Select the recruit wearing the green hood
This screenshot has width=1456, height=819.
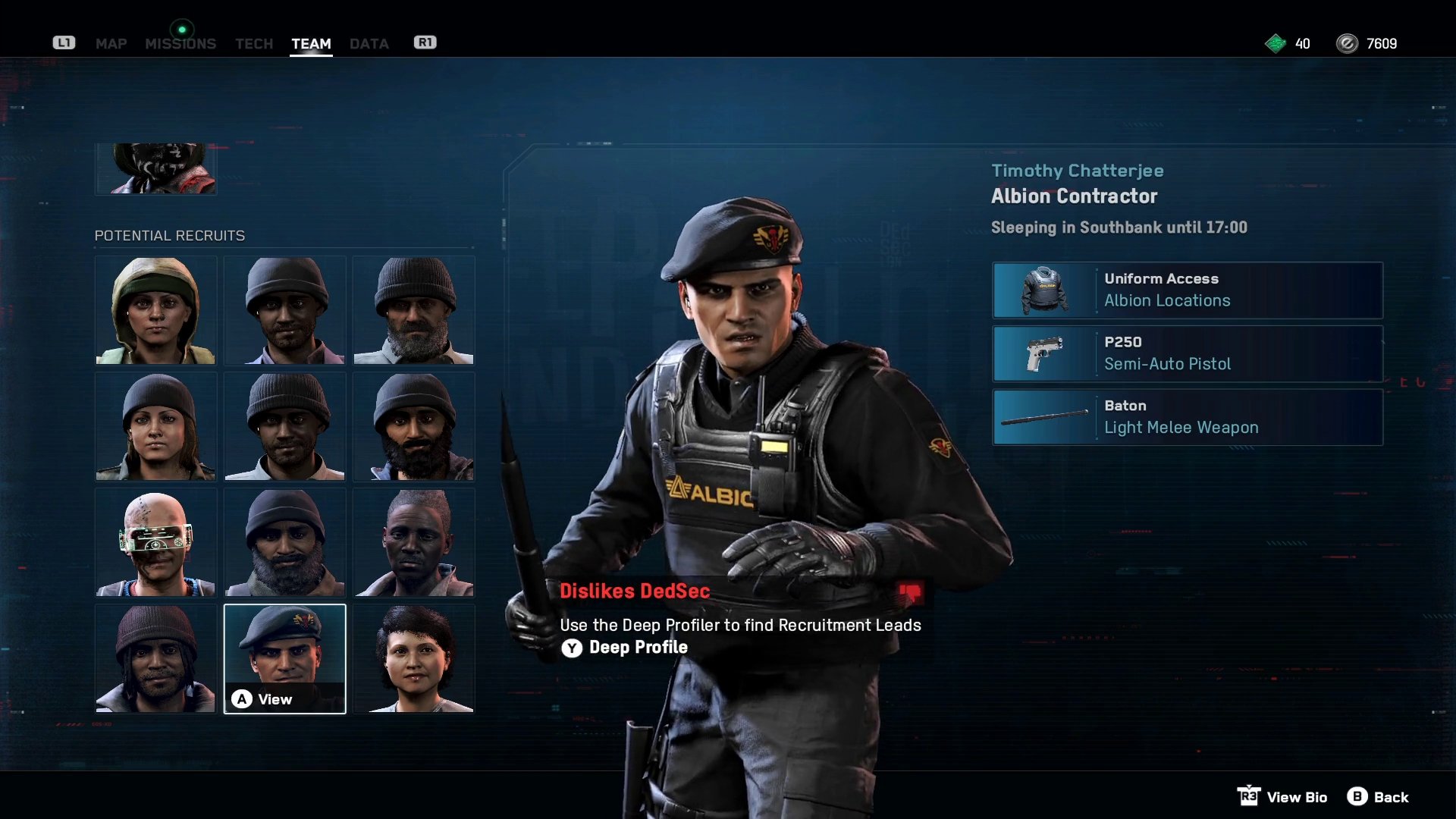coord(155,310)
